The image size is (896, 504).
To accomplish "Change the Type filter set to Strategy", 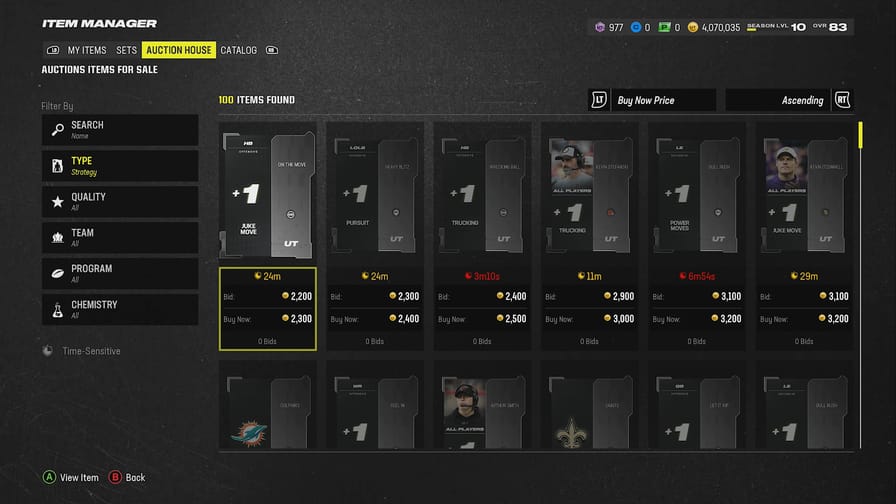I will point(120,166).
